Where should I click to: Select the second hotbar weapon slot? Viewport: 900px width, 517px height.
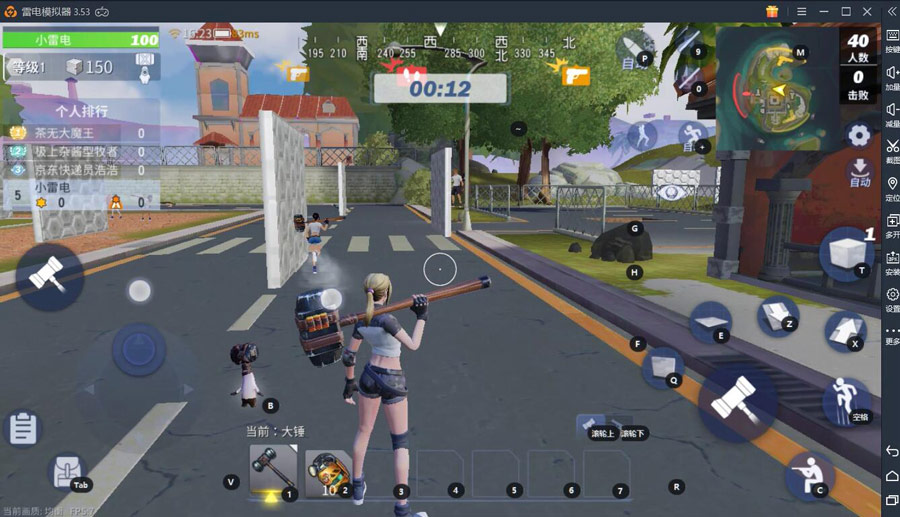[328, 471]
